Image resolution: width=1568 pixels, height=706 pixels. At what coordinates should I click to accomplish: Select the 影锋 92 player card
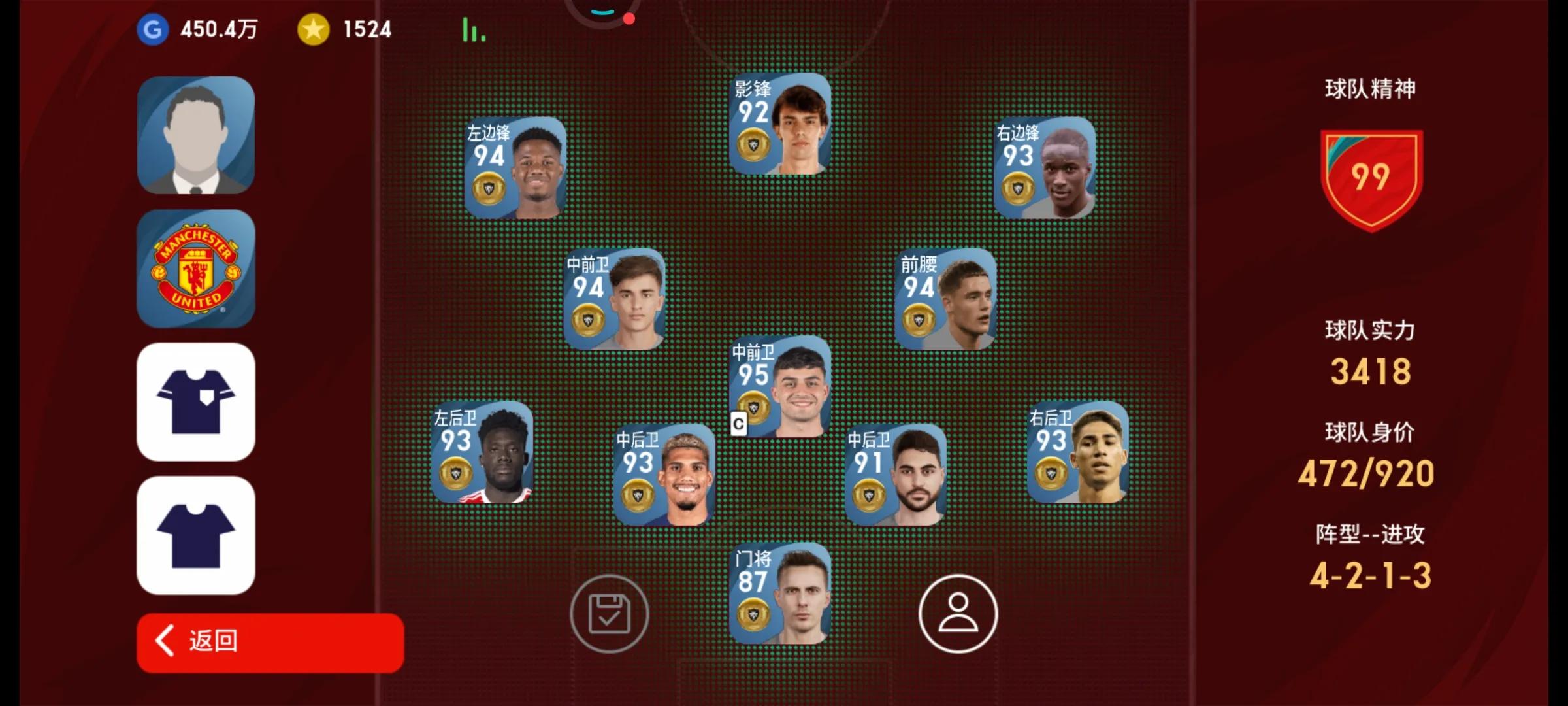tap(780, 124)
